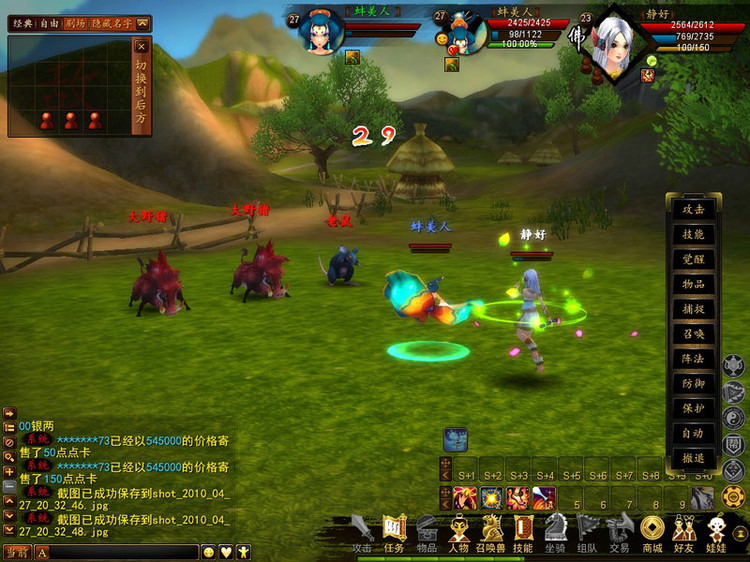This screenshot has height=562, width=750.
Task: Activate the 自动 (Auto) battle command
Action: pos(693,433)
